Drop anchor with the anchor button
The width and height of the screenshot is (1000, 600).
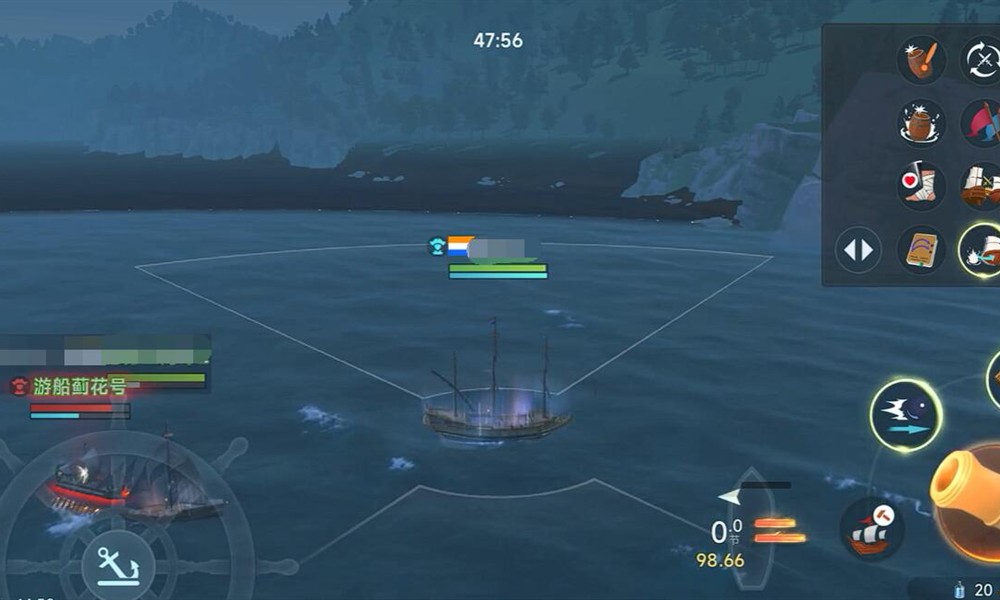117,565
